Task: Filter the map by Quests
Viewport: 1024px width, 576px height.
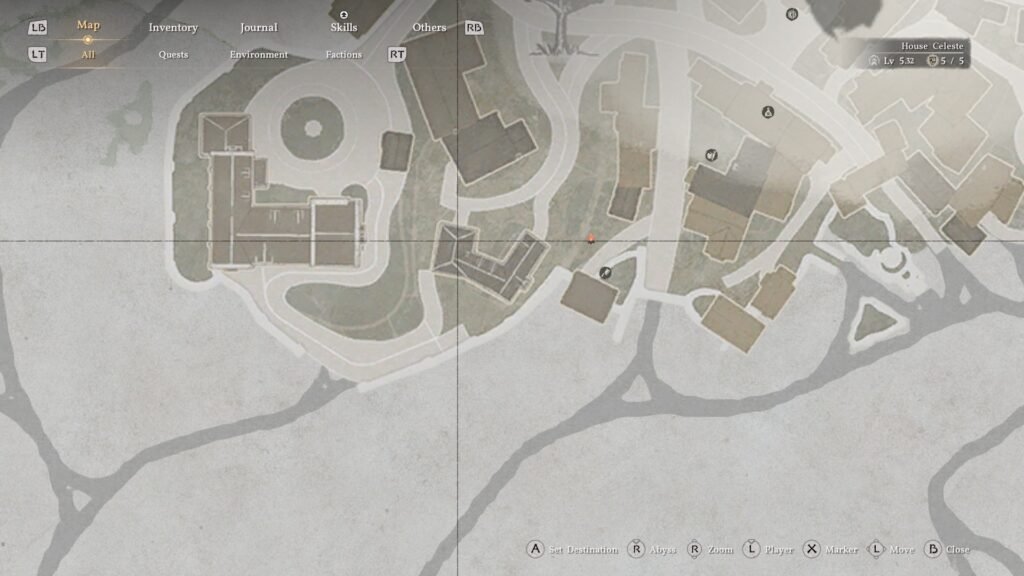Action: [x=173, y=55]
